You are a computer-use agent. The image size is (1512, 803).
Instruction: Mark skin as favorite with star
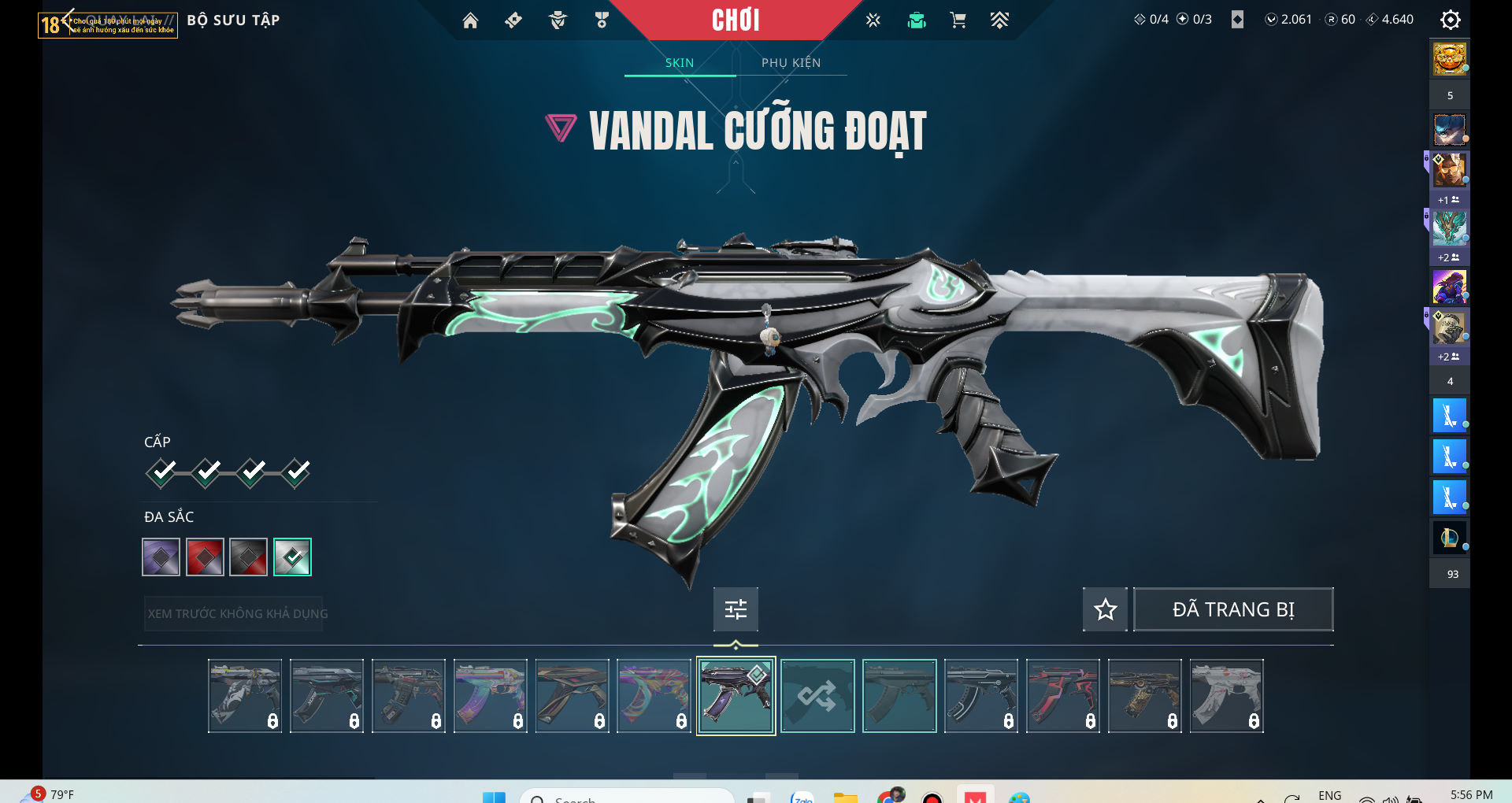pos(1105,609)
